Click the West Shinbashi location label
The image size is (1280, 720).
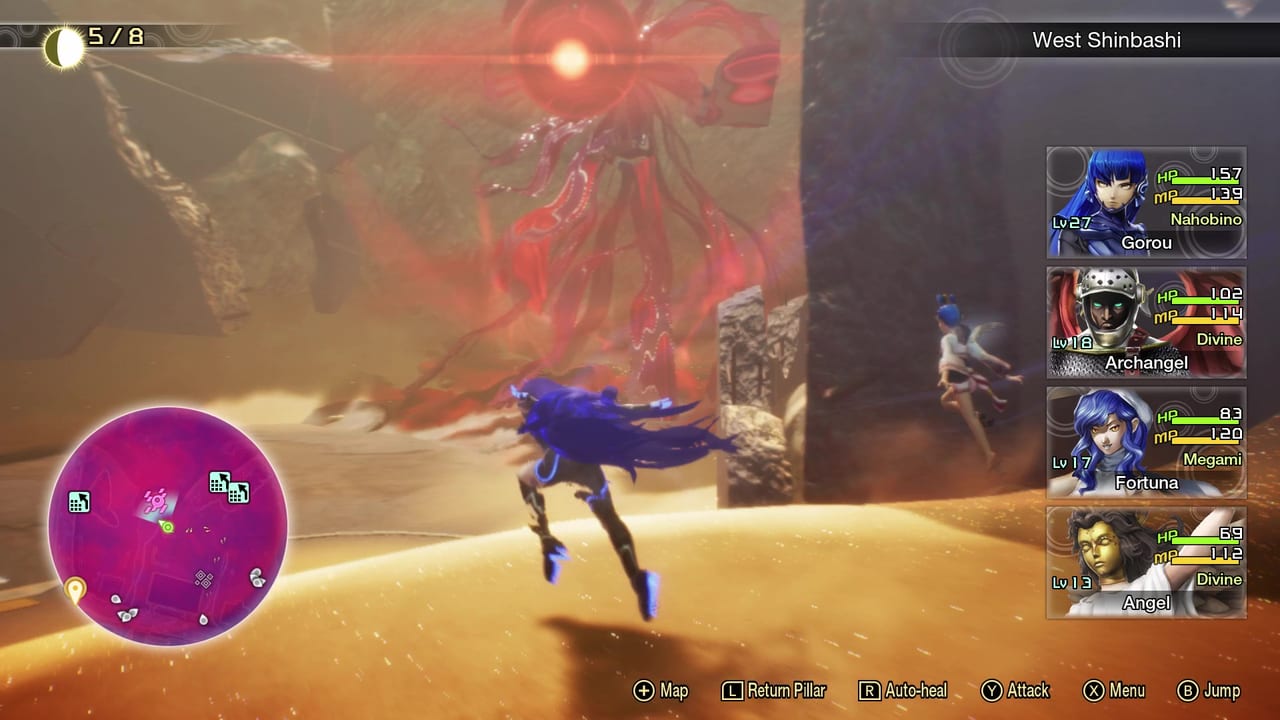pos(1106,40)
